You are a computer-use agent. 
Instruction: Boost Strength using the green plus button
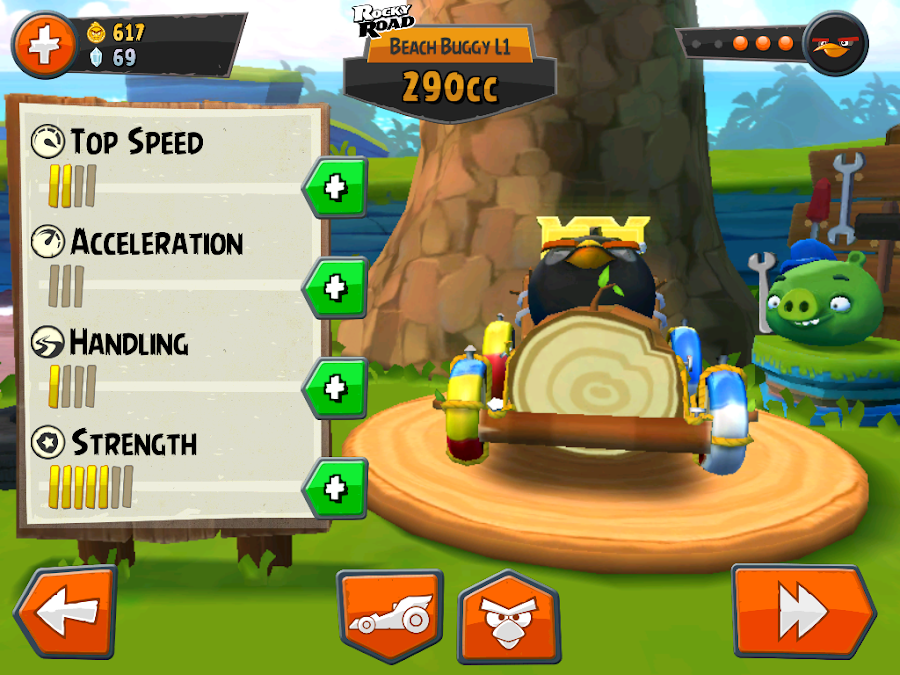(x=336, y=488)
